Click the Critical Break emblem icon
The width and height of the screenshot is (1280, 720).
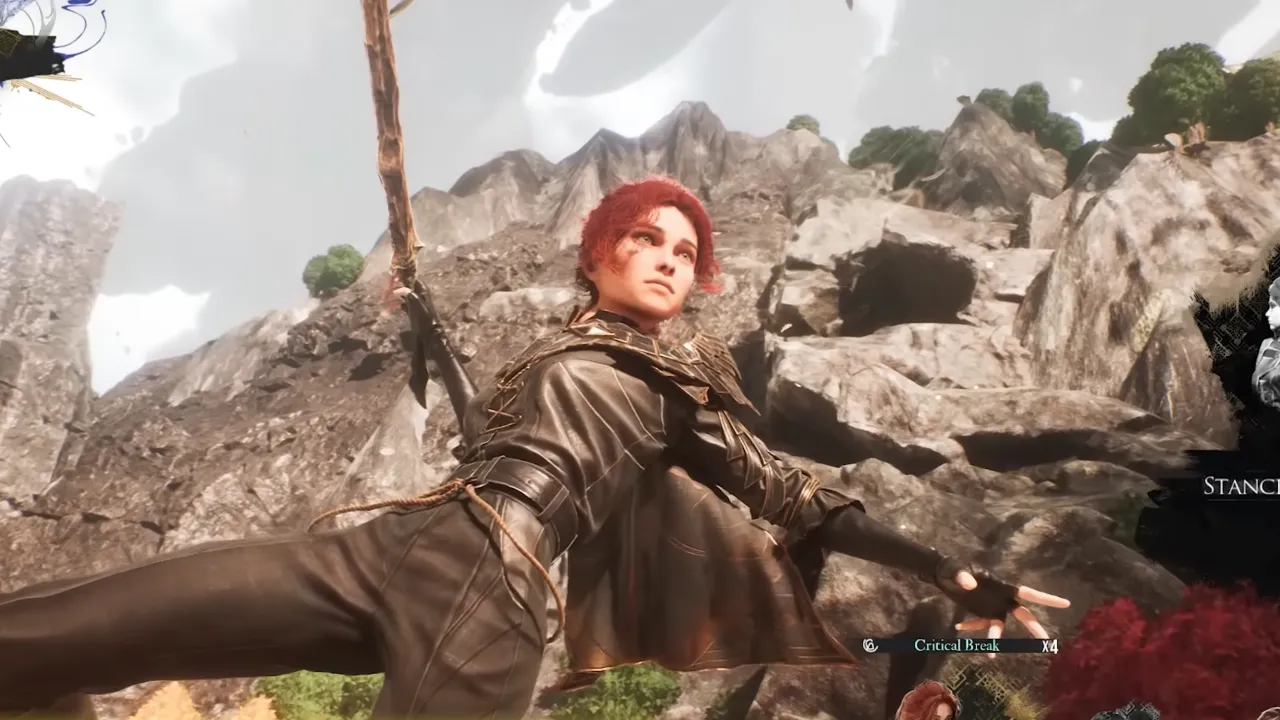tap(869, 645)
